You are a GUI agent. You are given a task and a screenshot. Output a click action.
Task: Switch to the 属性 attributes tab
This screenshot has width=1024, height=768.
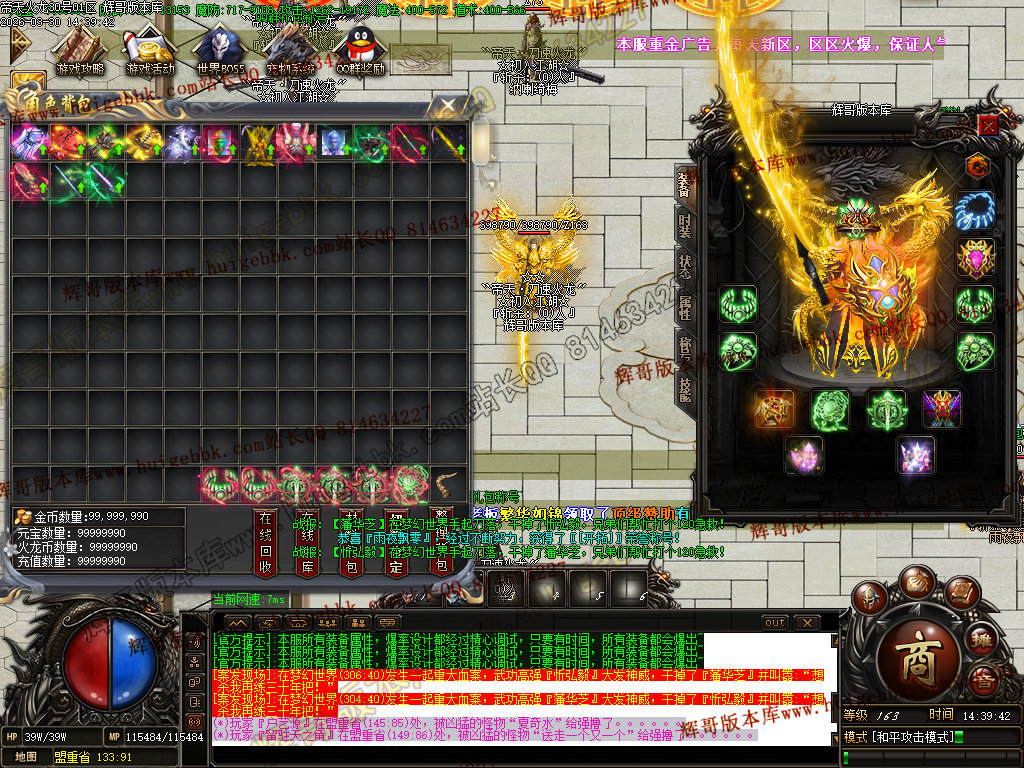point(685,308)
